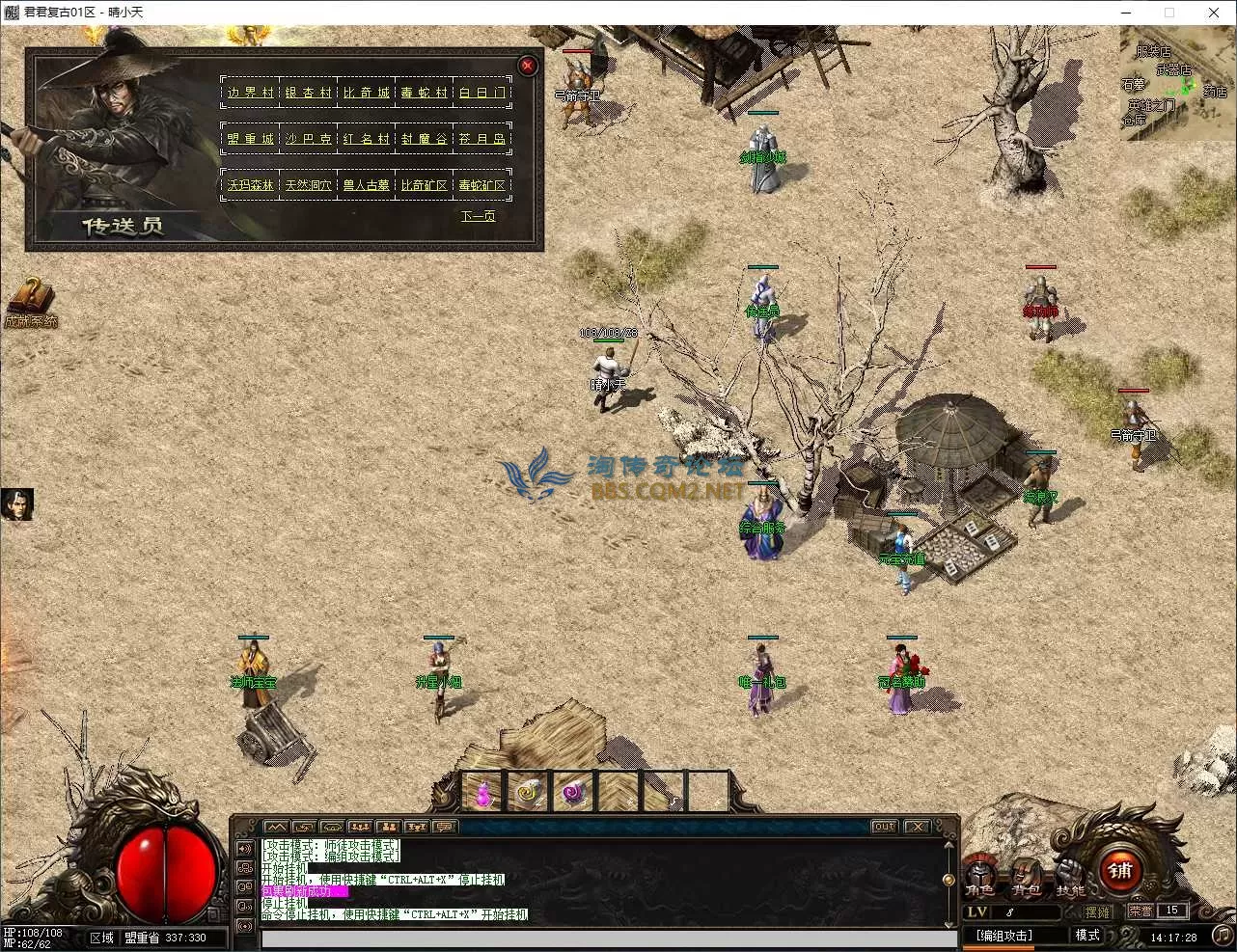Choose 比奇城 as teleport destination

tap(367, 93)
